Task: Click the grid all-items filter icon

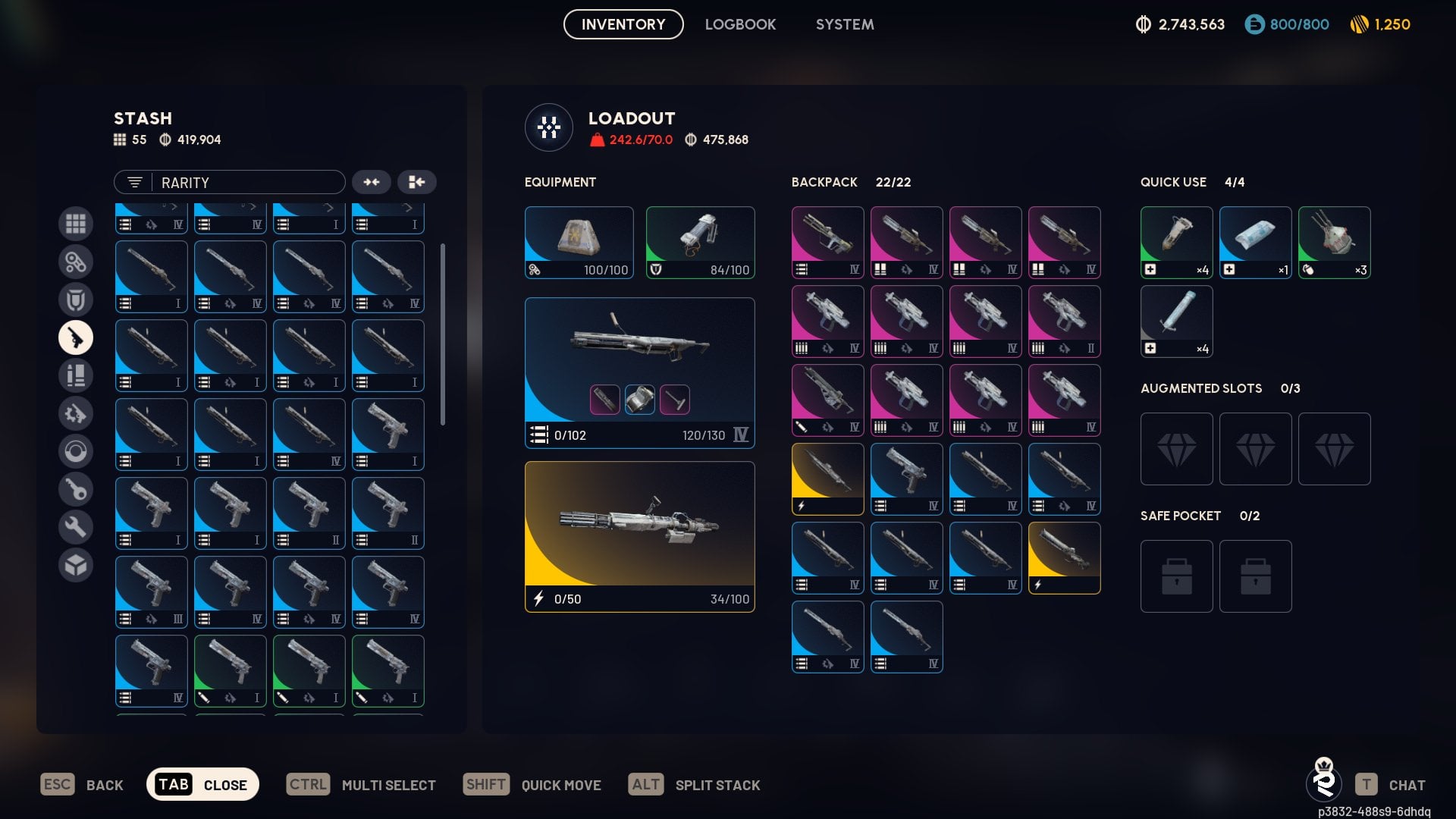Action: tap(76, 224)
